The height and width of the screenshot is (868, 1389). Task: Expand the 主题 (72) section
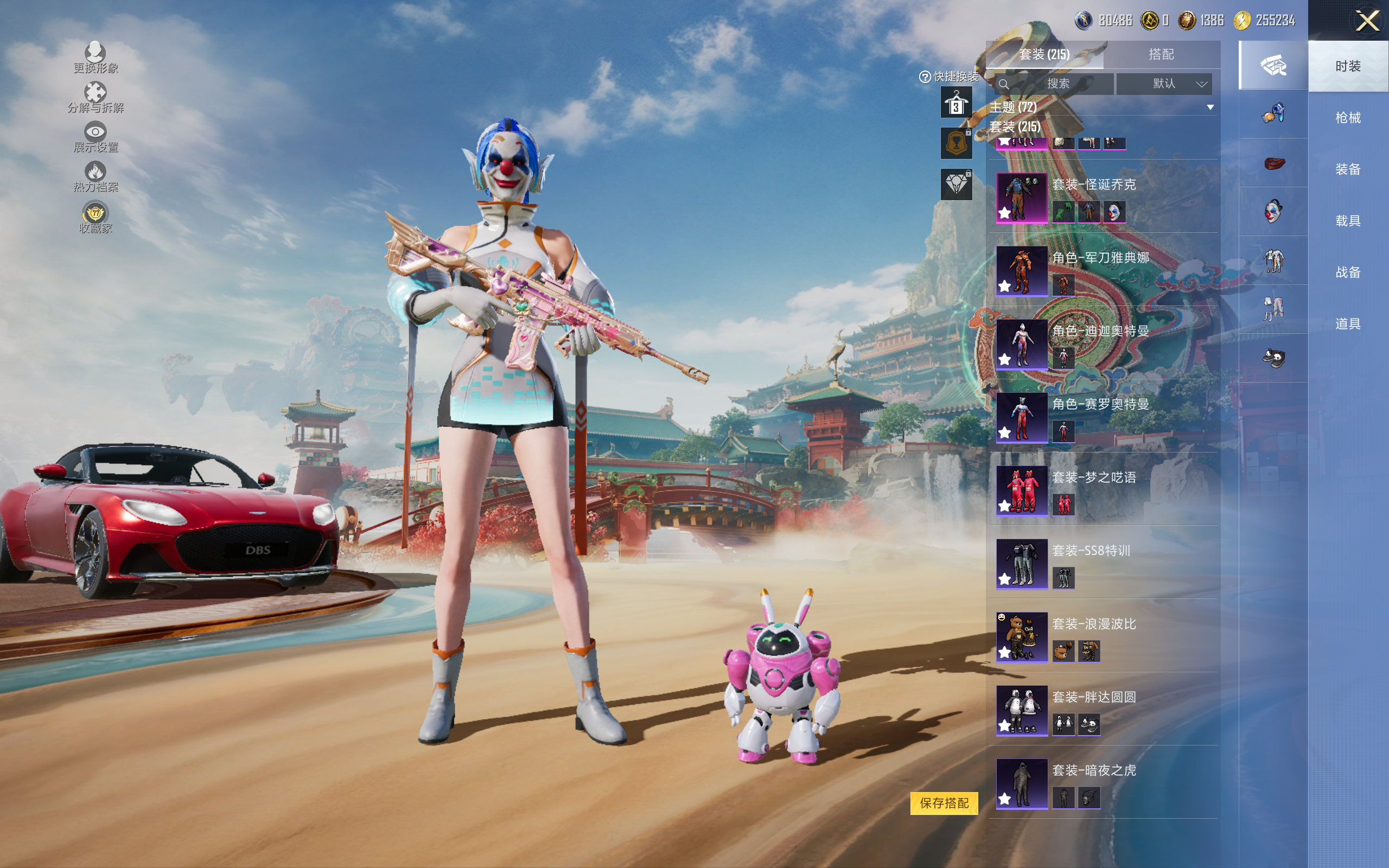(x=1210, y=107)
